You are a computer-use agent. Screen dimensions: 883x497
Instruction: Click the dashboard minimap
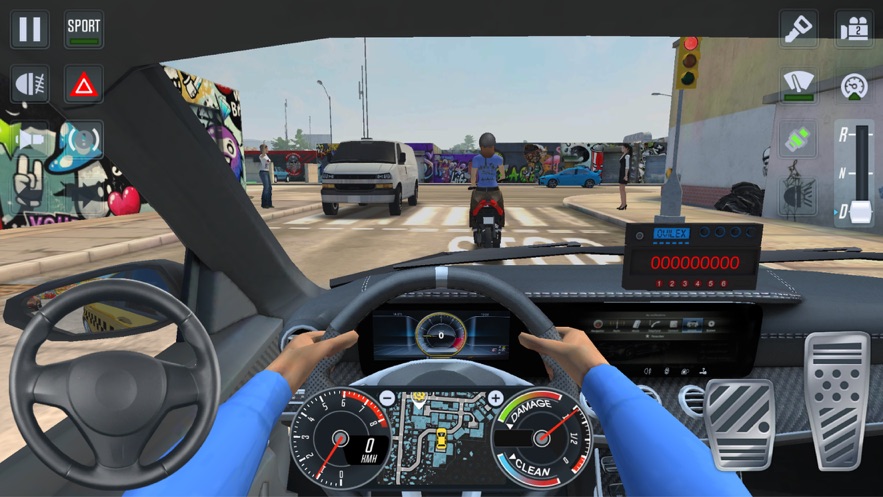click(x=441, y=435)
